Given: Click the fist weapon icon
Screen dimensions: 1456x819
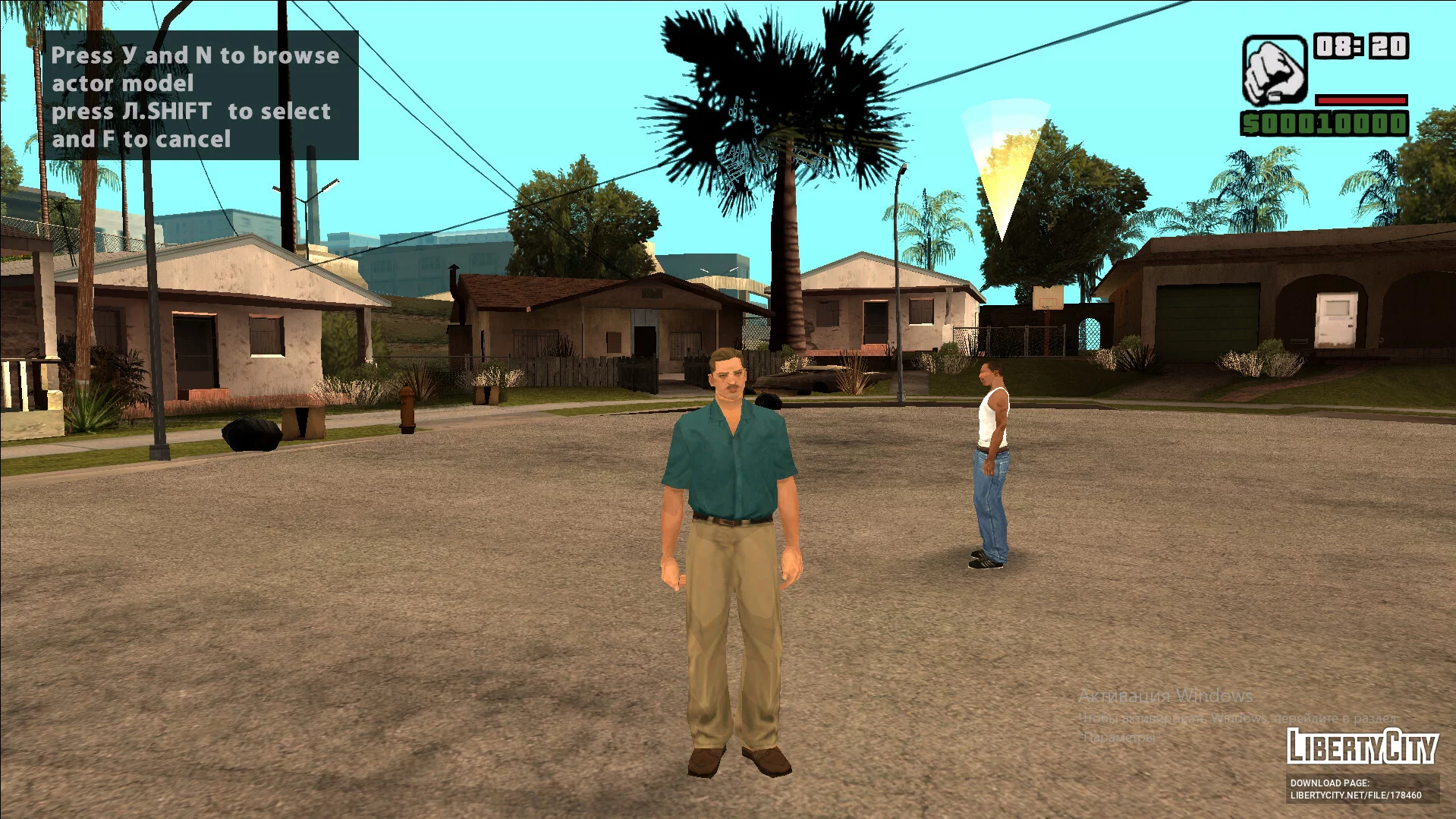Looking at the screenshot, I should click(x=1274, y=70).
